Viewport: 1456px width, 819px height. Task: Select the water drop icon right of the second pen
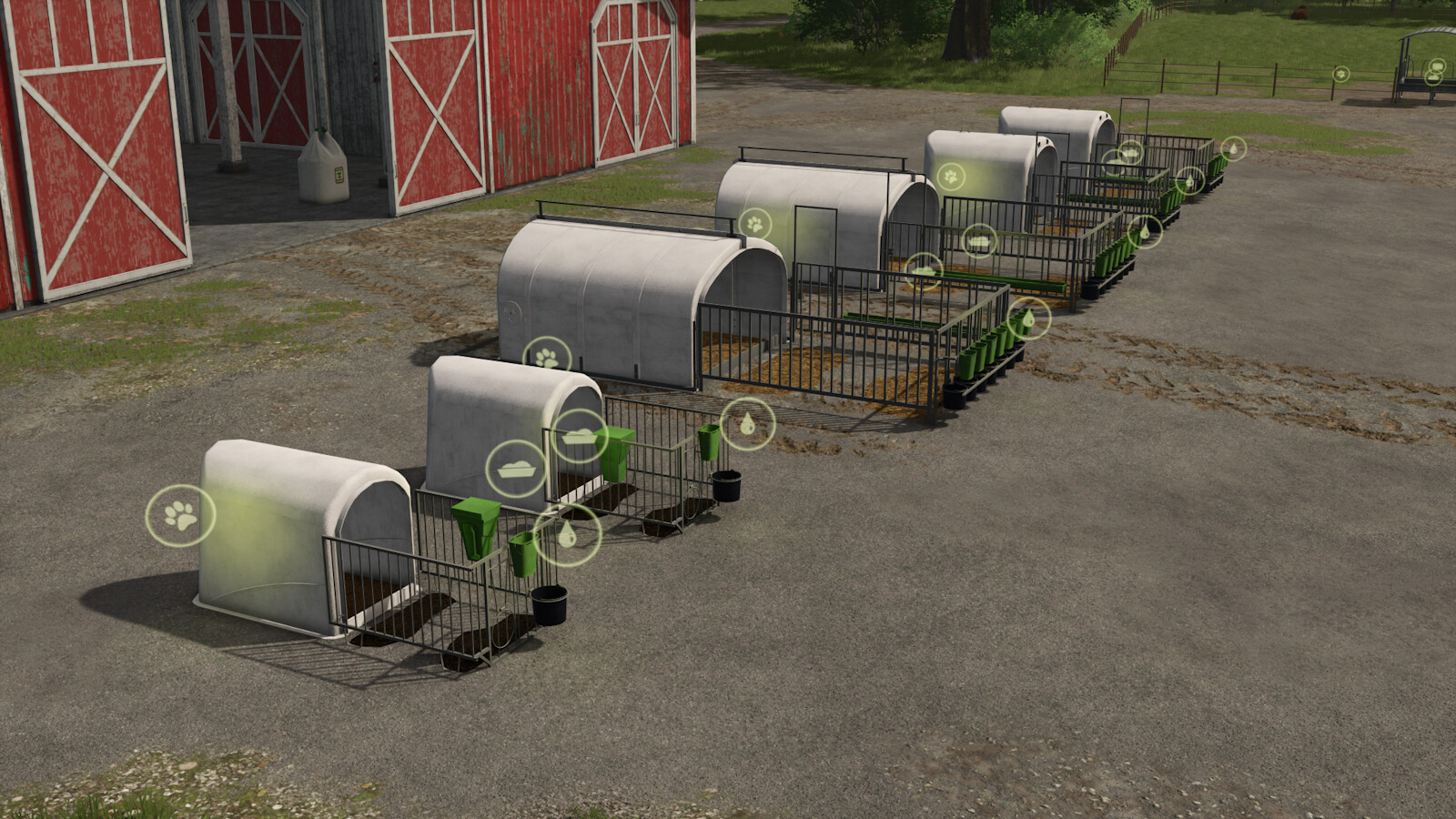748,423
